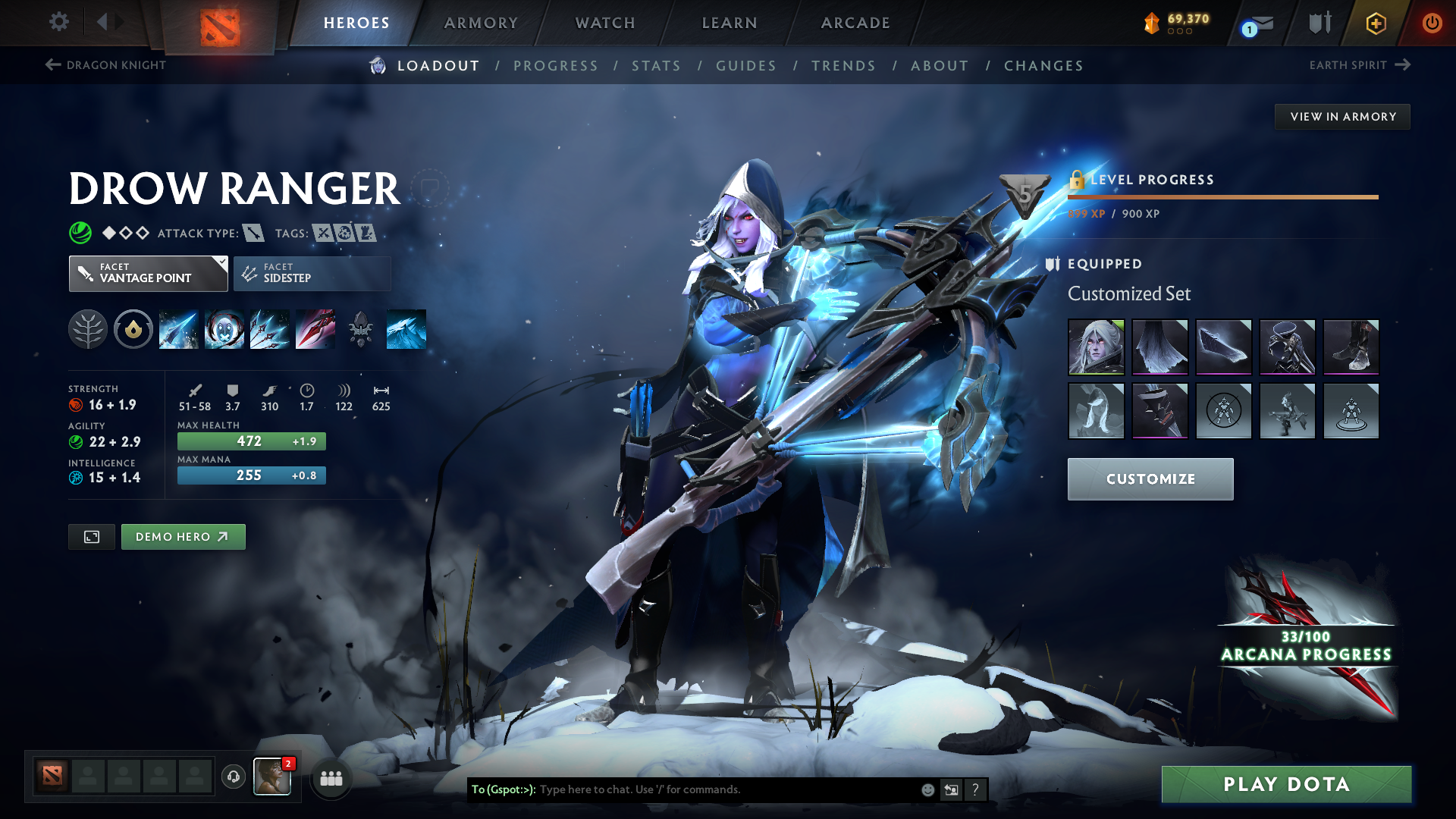Switch to the Stats tab
The height and width of the screenshot is (819, 1456).
657,66
